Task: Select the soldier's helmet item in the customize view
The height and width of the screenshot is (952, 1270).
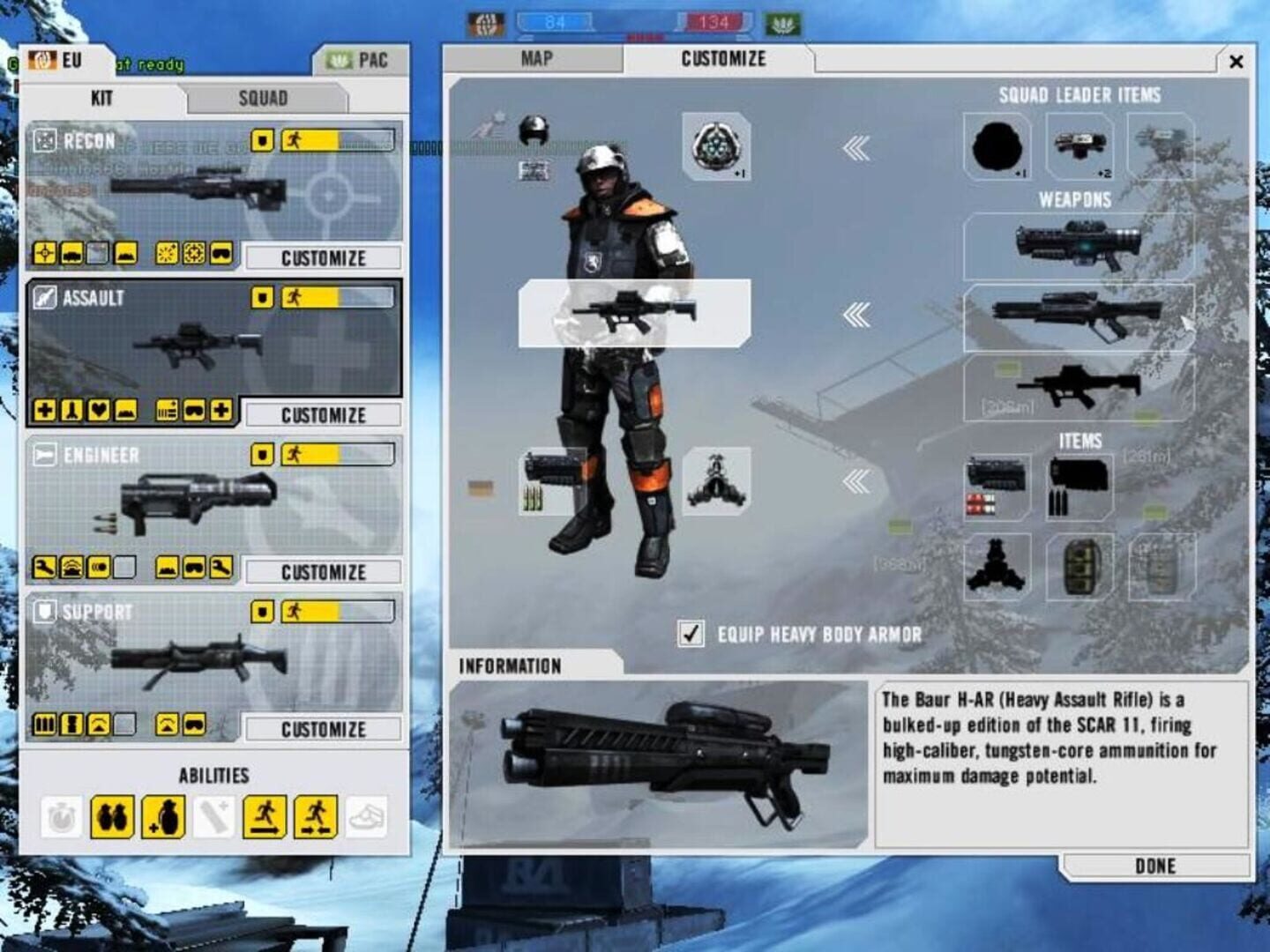Action: click(x=533, y=128)
